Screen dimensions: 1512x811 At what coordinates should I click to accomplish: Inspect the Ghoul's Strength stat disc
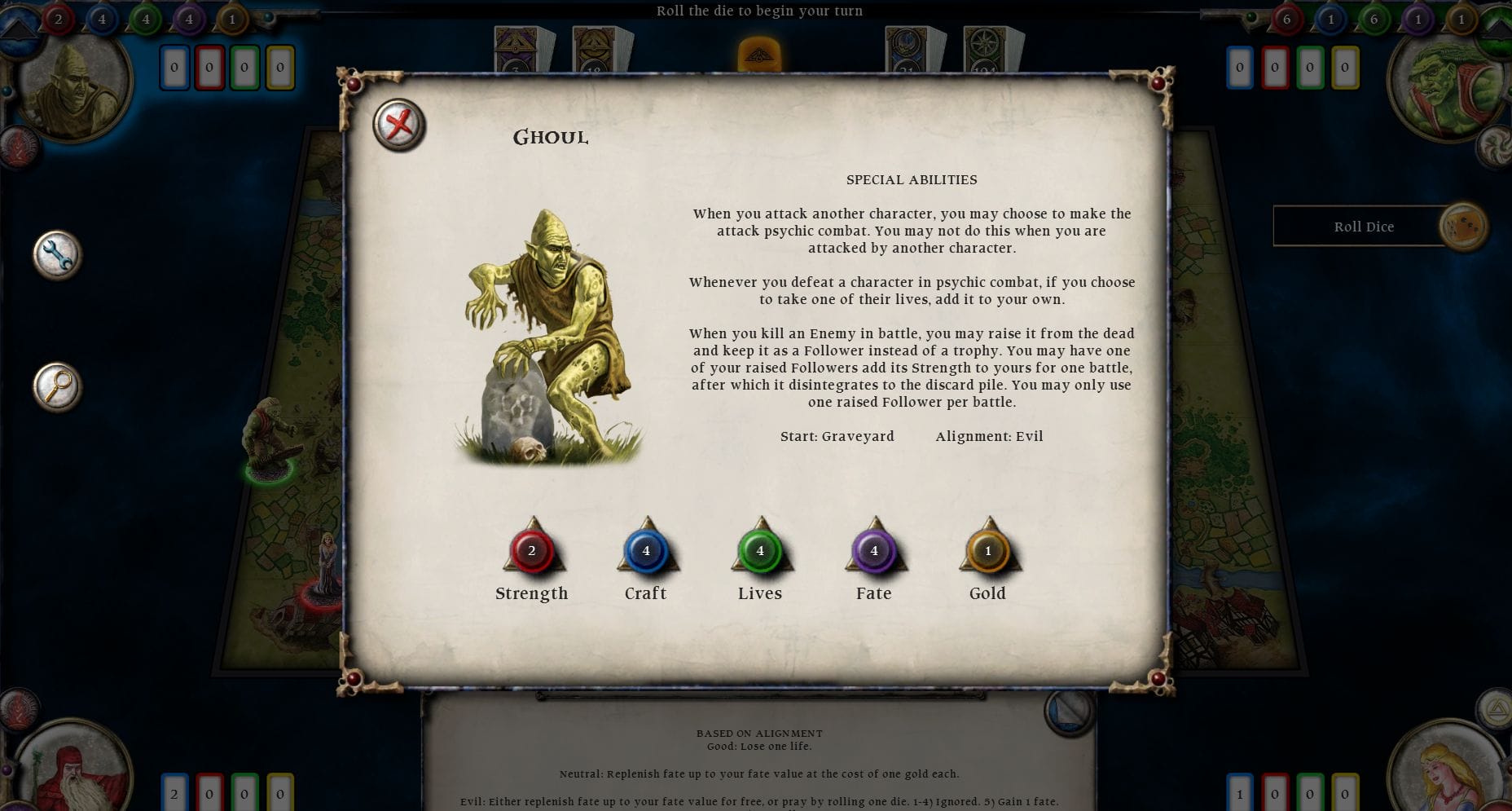(x=532, y=551)
